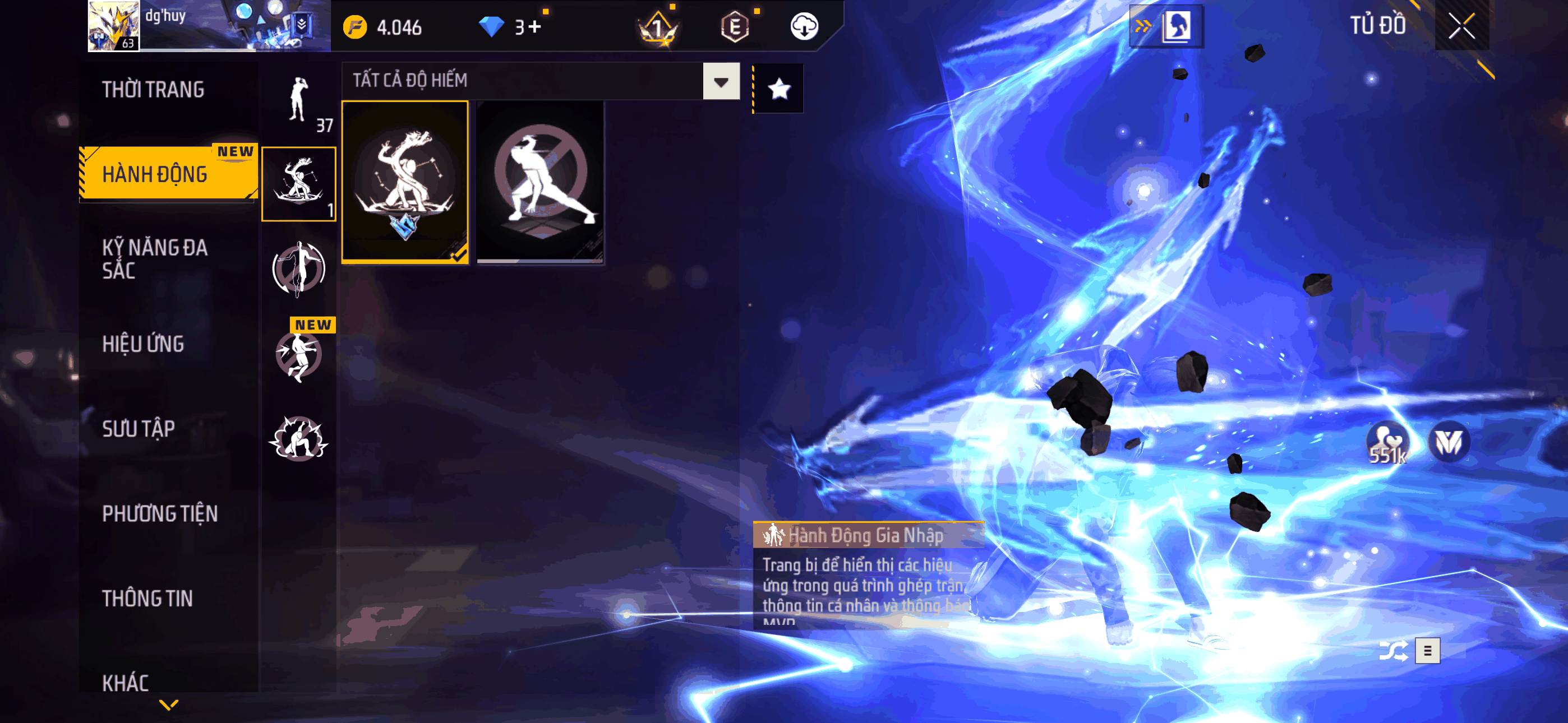1568x723 pixels.
Task: Expand the Tất Cả Độ Hiếm dropdown
Action: point(721,82)
